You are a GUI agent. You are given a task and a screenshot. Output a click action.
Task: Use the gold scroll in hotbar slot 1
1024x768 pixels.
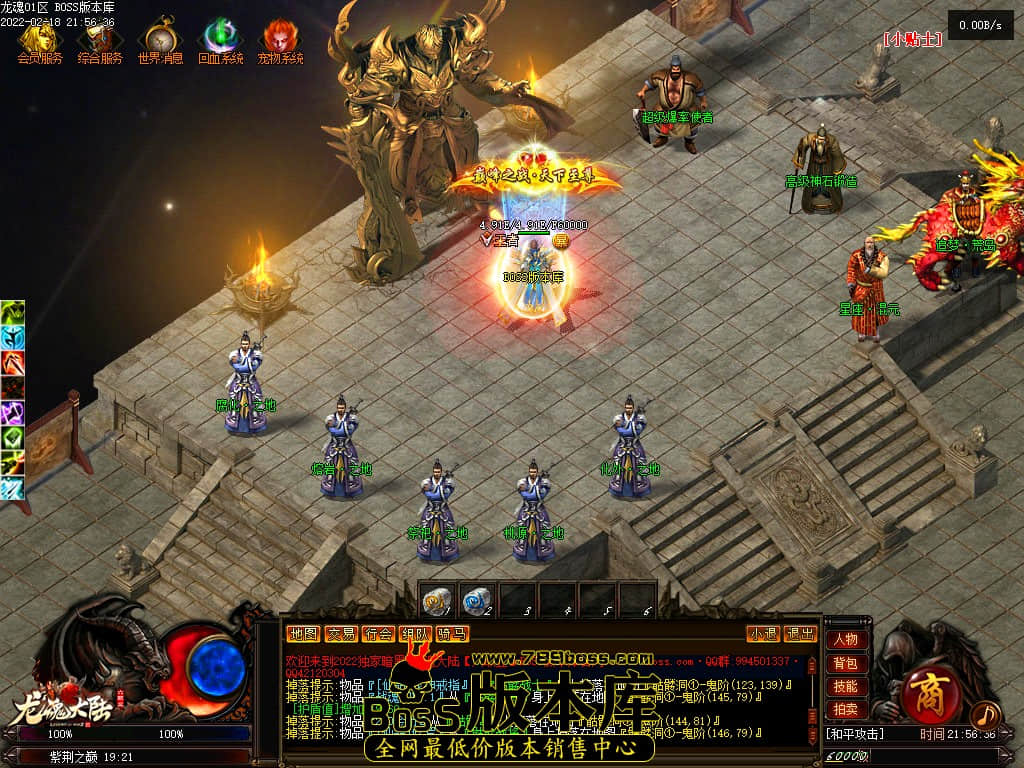click(437, 600)
